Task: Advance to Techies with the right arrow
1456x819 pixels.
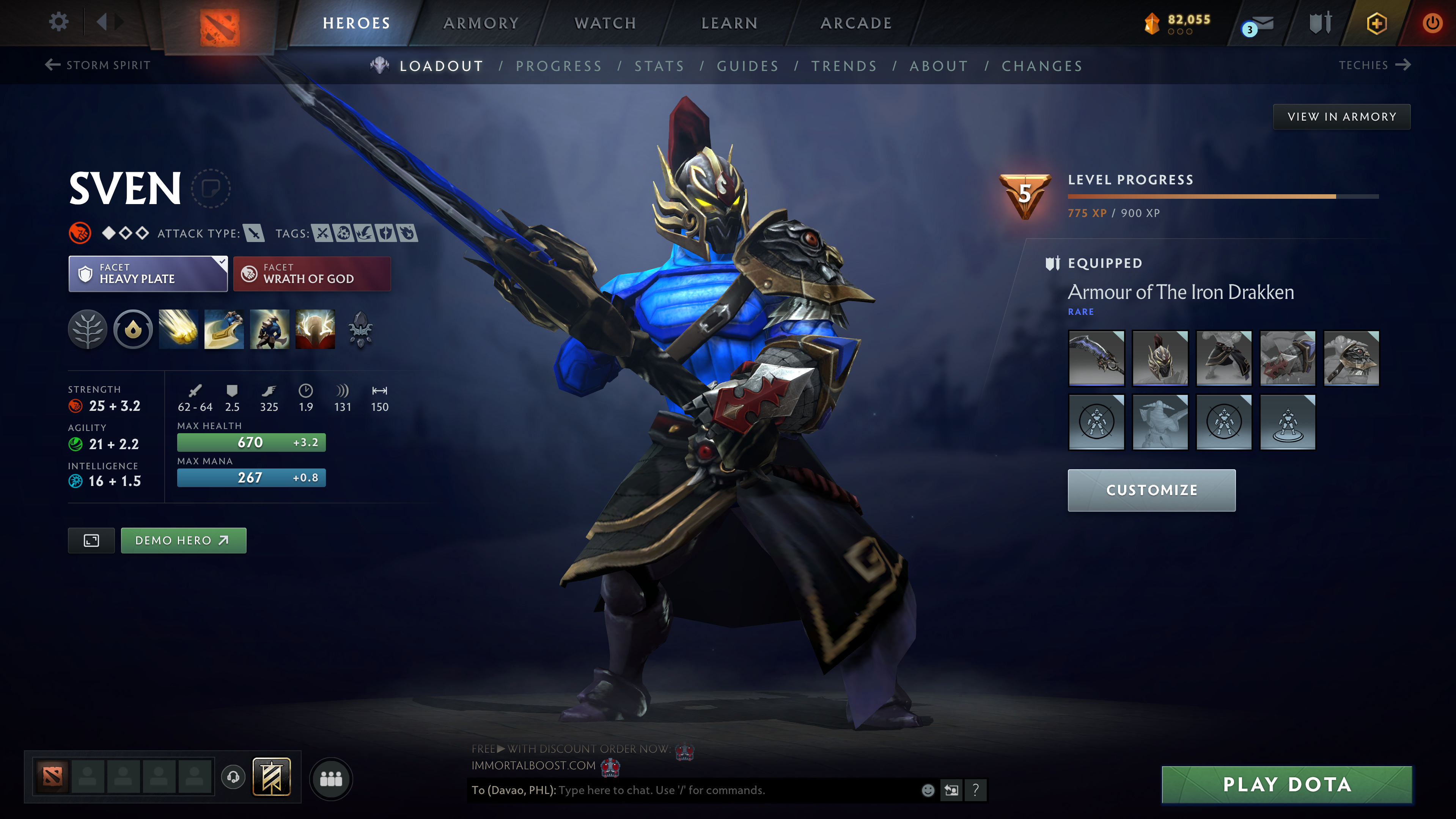Action: (1404, 65)
